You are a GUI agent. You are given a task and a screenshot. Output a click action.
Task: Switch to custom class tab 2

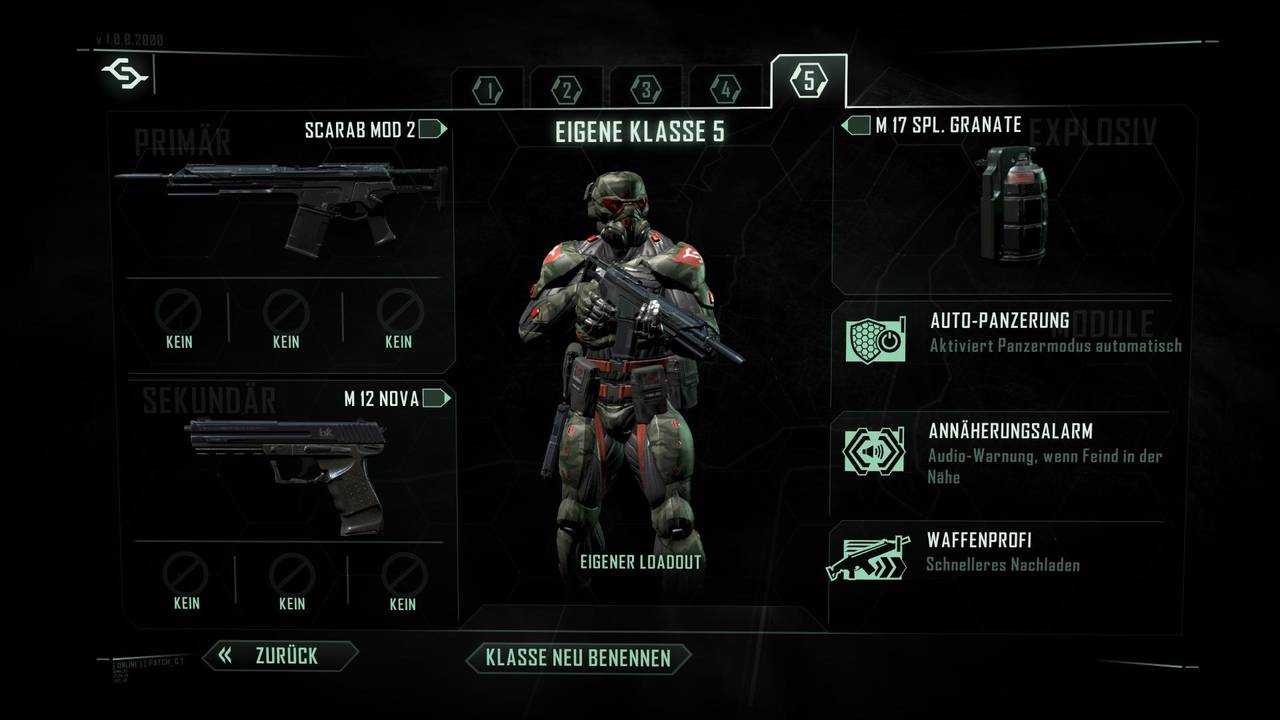(x=566, y=89)
